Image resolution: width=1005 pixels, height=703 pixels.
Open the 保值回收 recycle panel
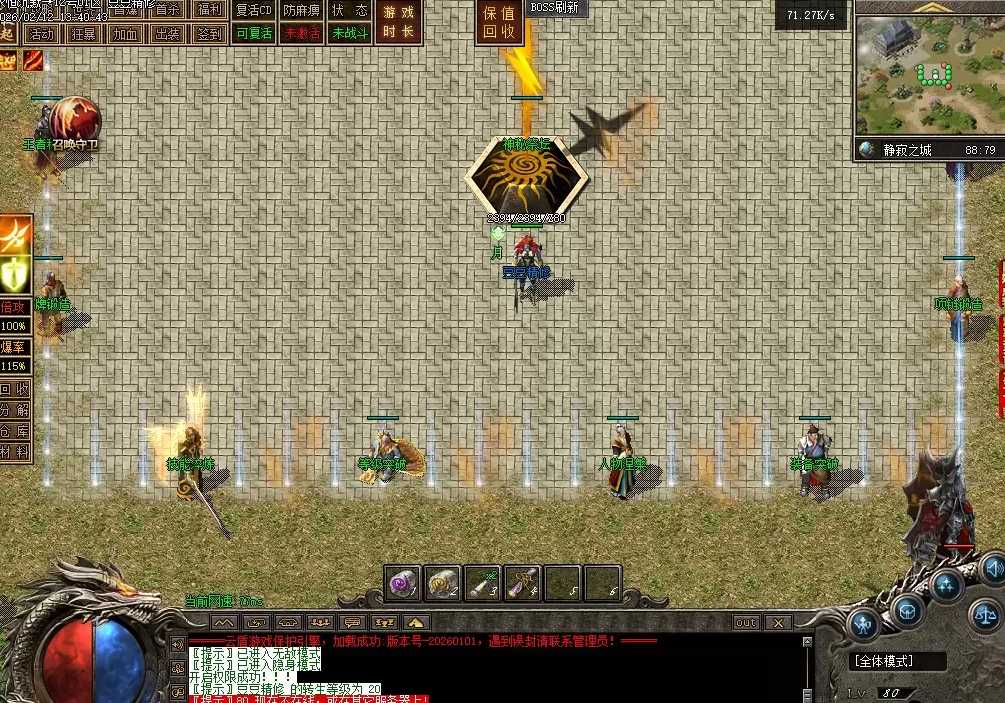(498, 23)
